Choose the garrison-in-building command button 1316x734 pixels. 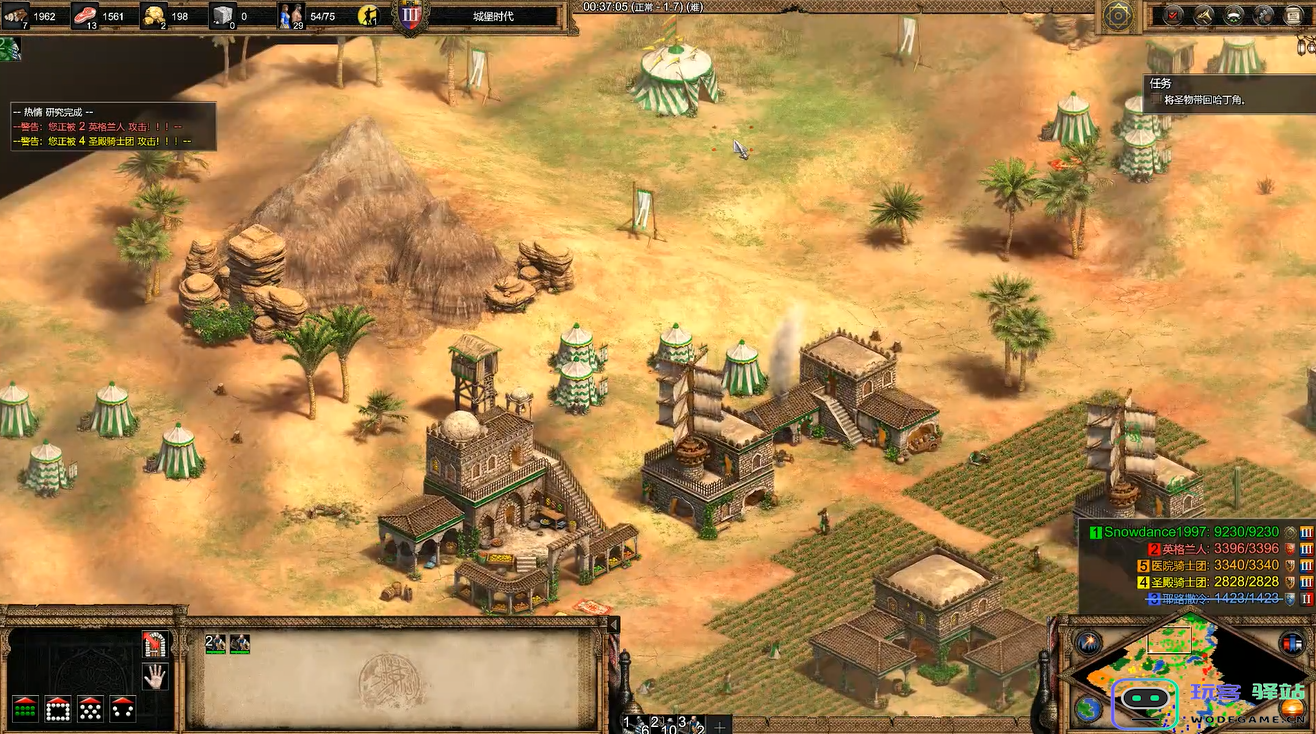click(x=155, y=645)
